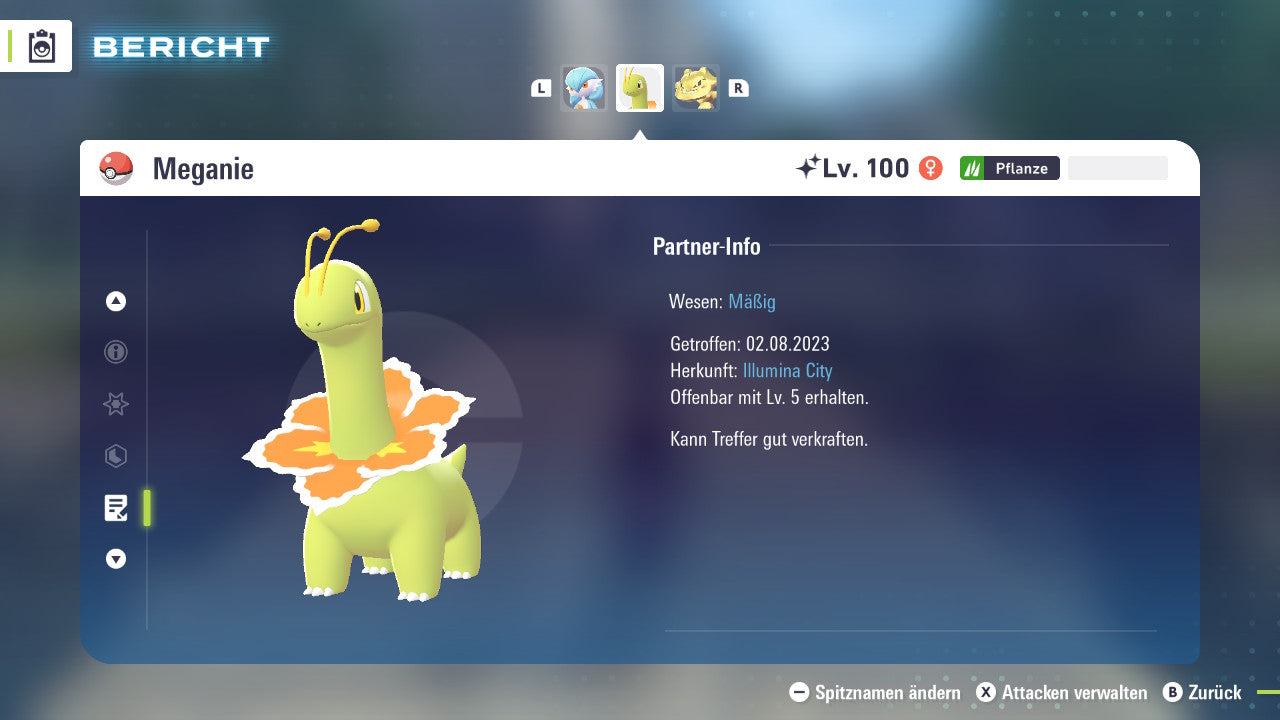This screenshot has height=720, width=1280.
Task: Click the Poké Ball icon beside Meganie
Action: [116, 168]
